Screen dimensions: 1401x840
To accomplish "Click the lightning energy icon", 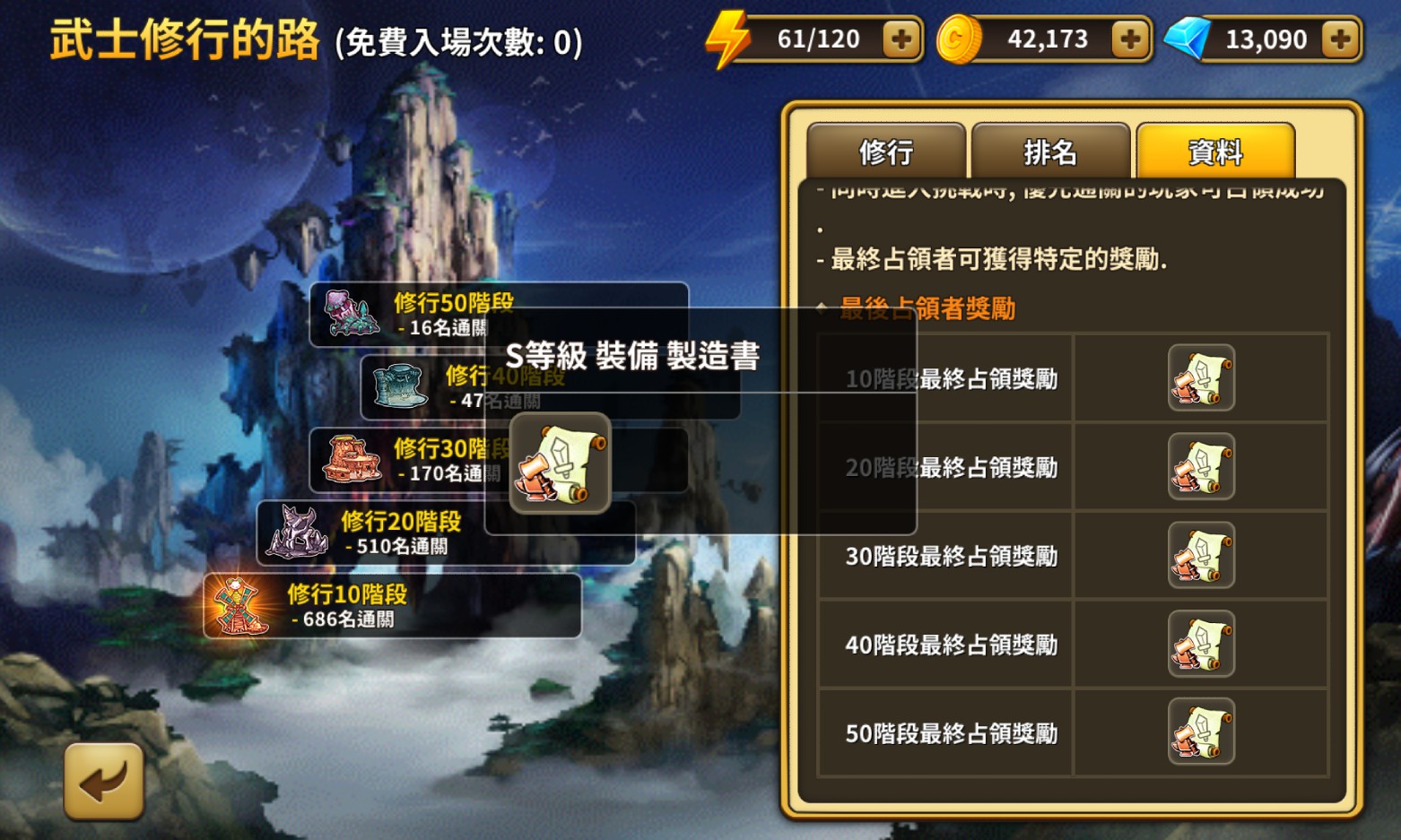I will pos(728,38).
